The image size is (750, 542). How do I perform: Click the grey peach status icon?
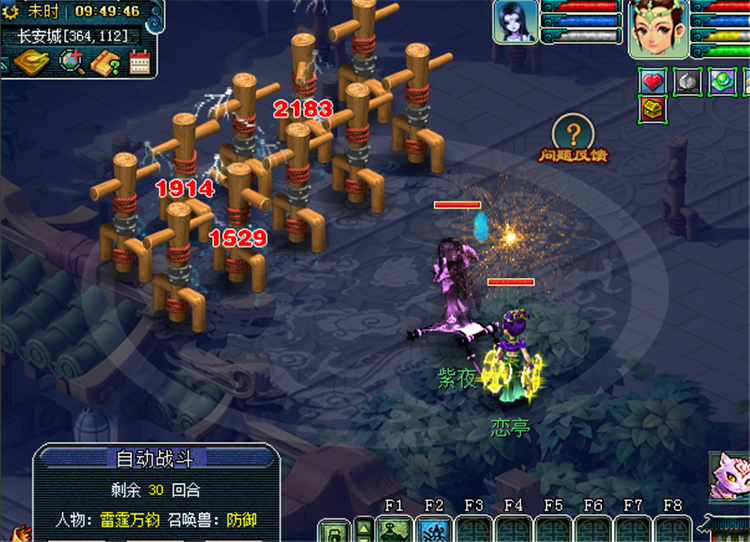point(687,81)
